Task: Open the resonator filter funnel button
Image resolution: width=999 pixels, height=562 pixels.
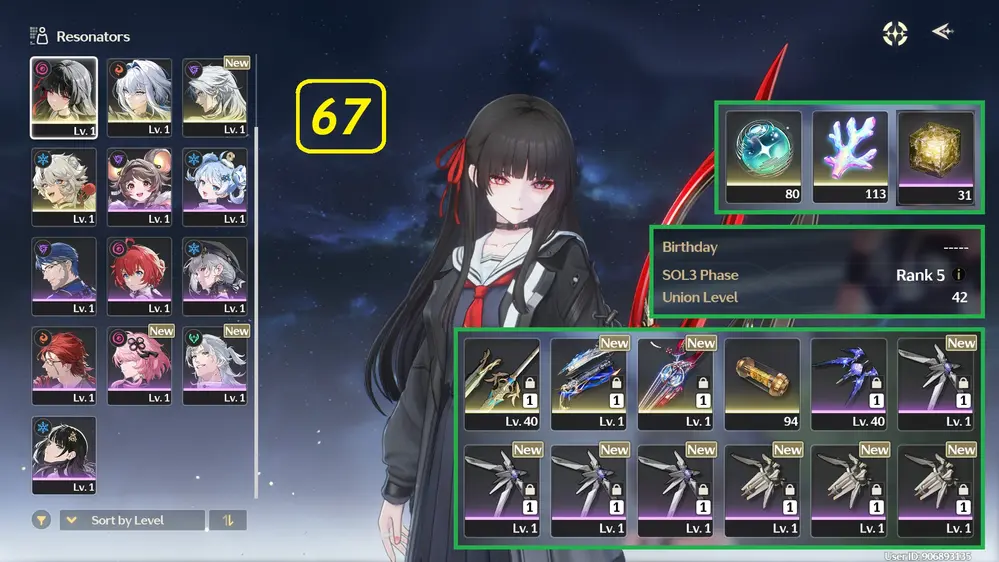Action: point(41,520)
